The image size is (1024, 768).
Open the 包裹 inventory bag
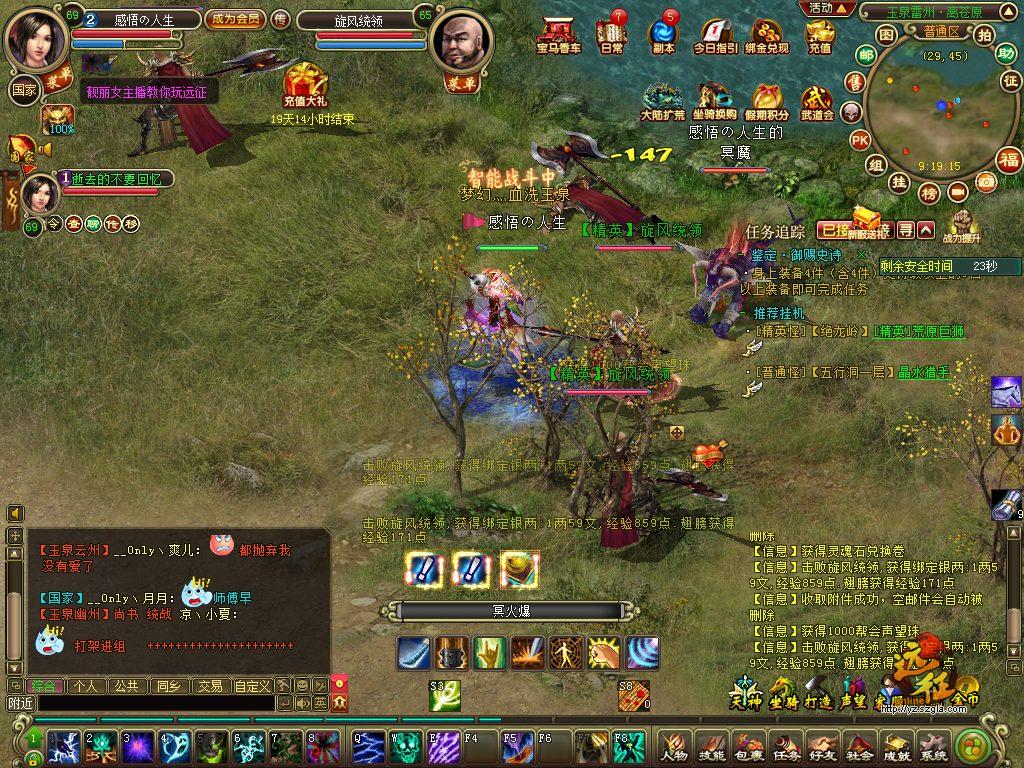[x=749, y=745]
